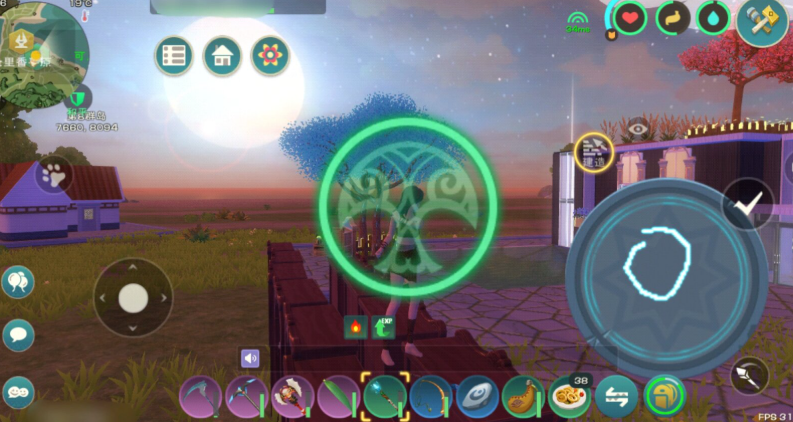Open the crafting hammer and wrench menu
793x422 pixels.
[x=761, y=20]
